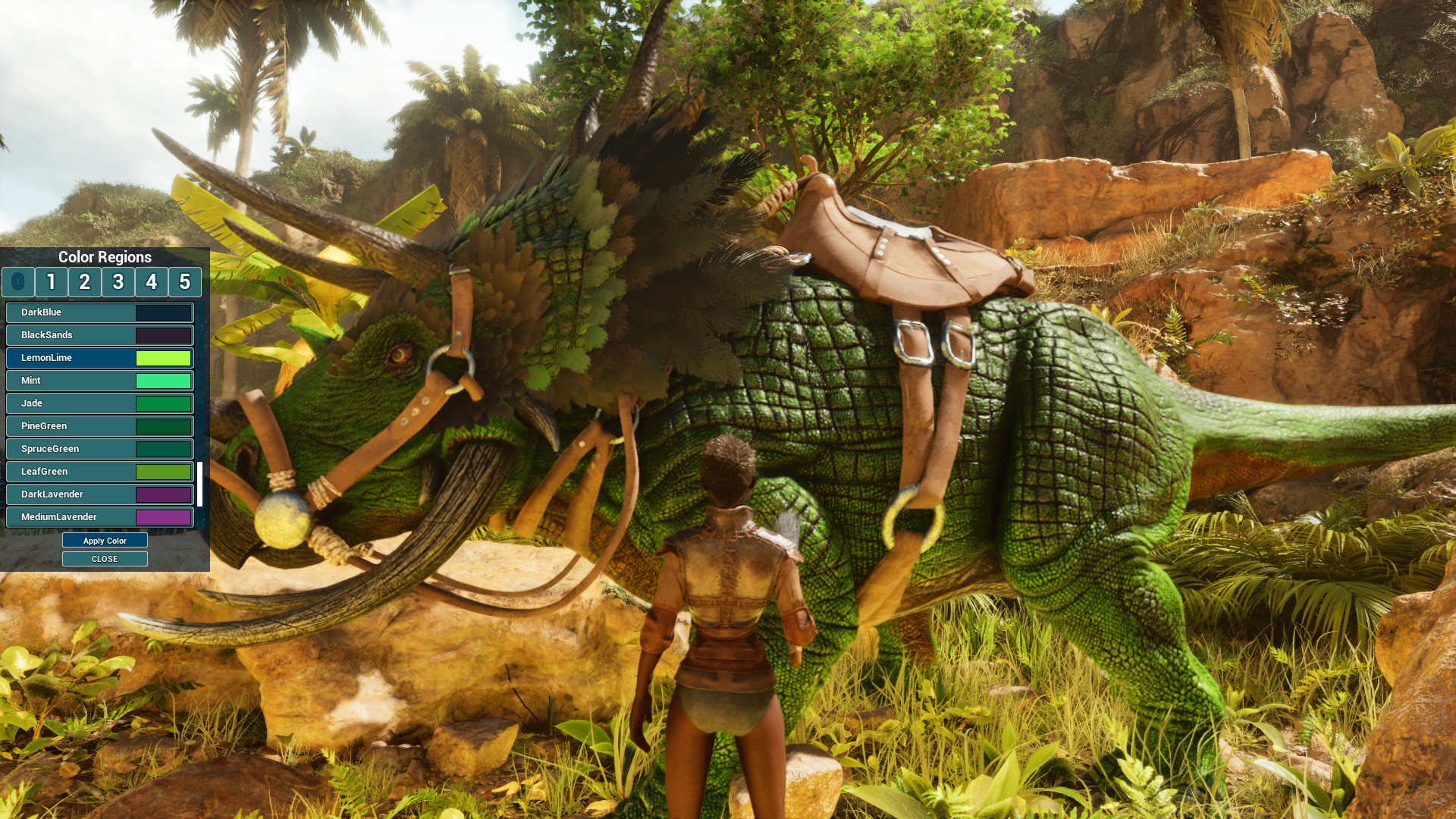Switch to color region 2
Screen dimensions: 1456x819
85,282
